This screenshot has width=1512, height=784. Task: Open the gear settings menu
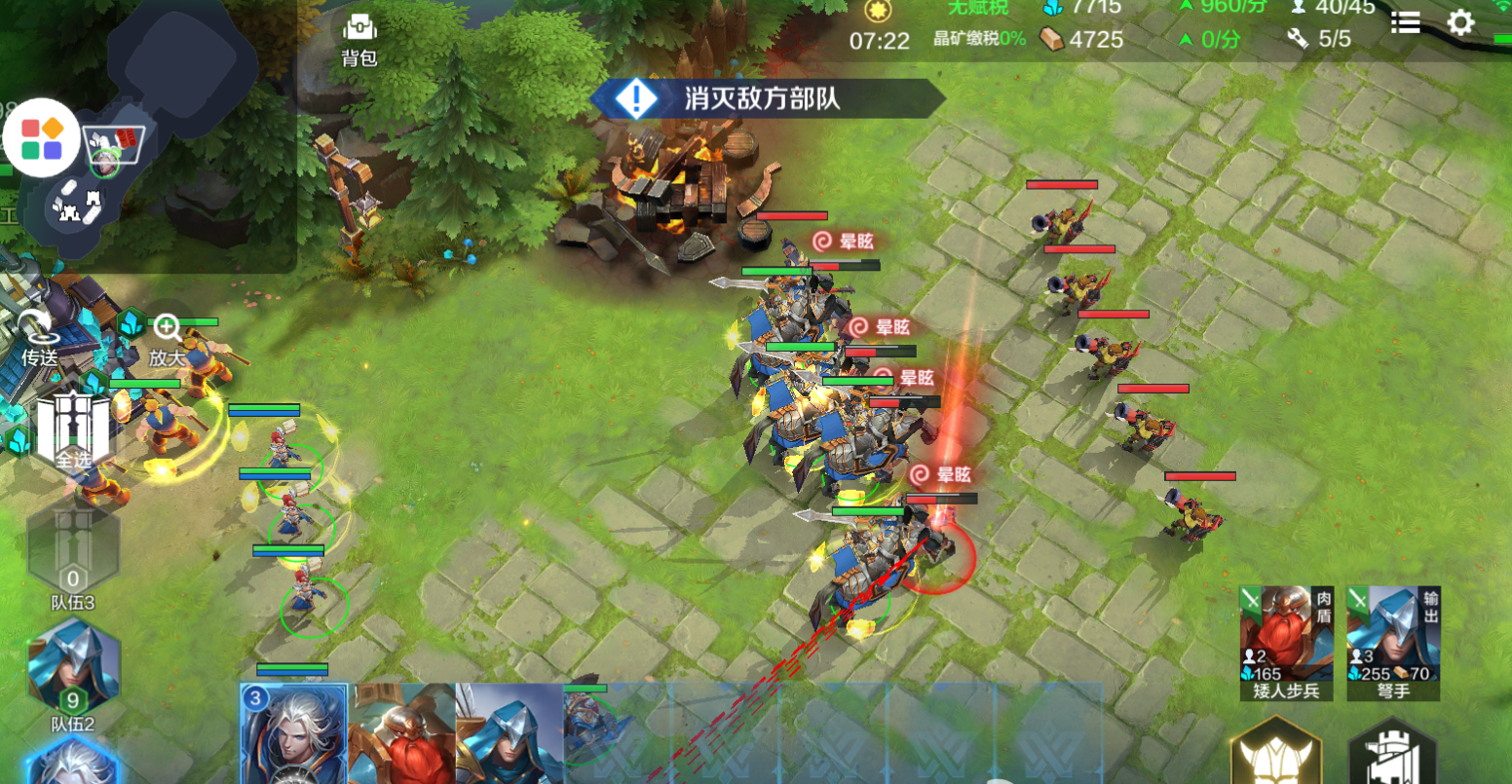pyautogui.click(x=1460, y=22)
